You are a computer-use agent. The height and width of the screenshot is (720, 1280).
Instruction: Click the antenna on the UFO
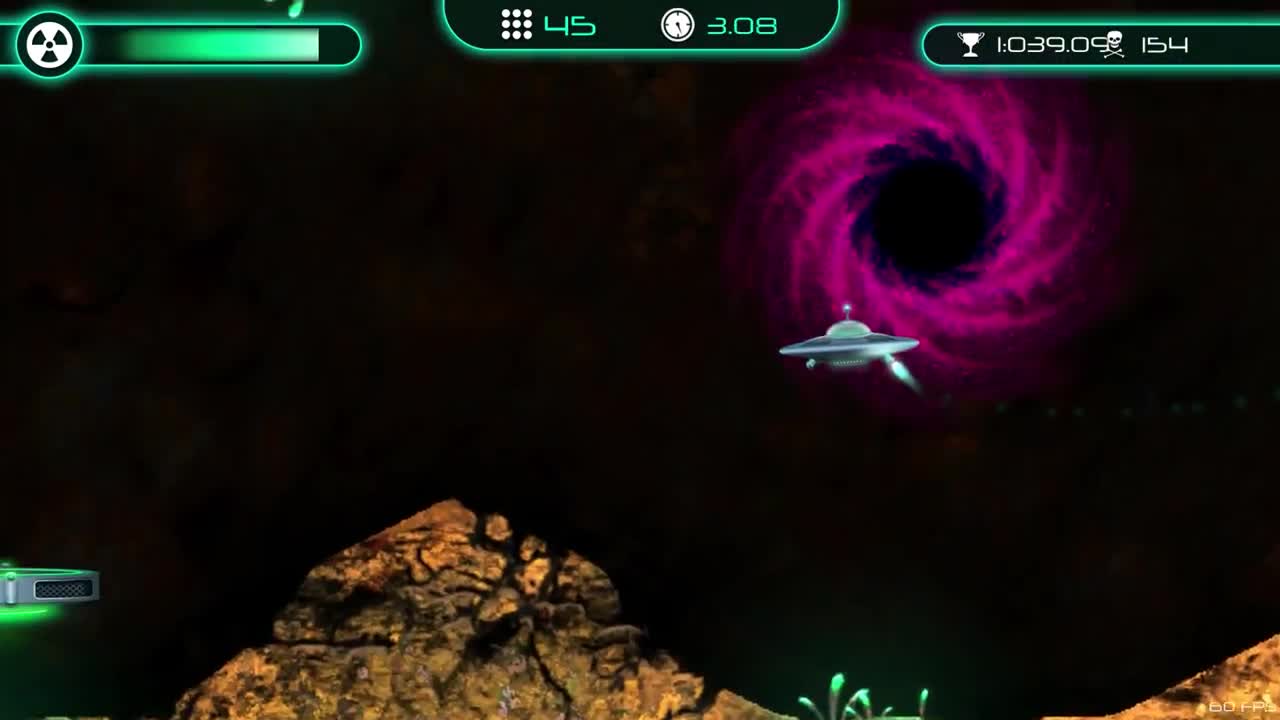point(846,309)
